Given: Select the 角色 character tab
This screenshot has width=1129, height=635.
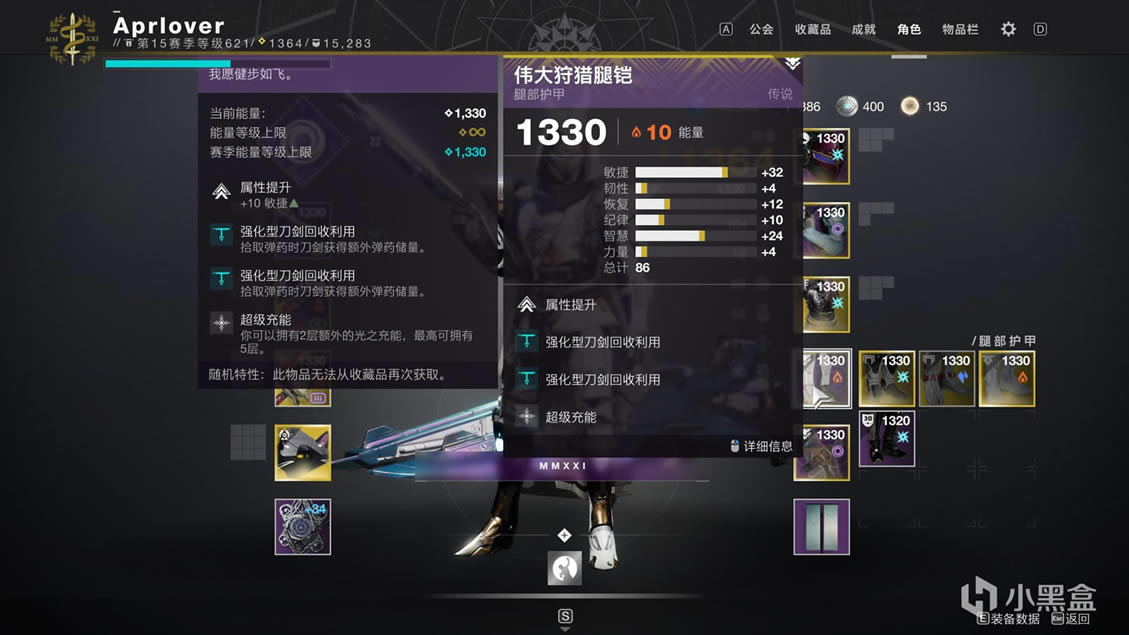Looking at the screenshot, I should coord(908,29).
